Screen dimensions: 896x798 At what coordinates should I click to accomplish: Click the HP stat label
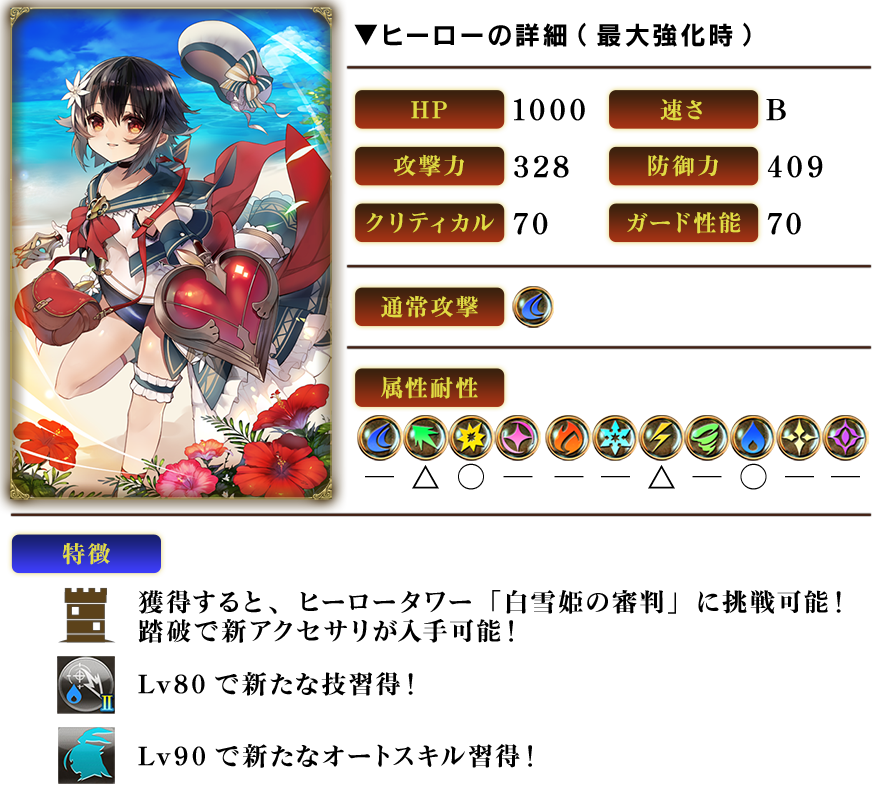pyautogui.click(x=429, y=110)
